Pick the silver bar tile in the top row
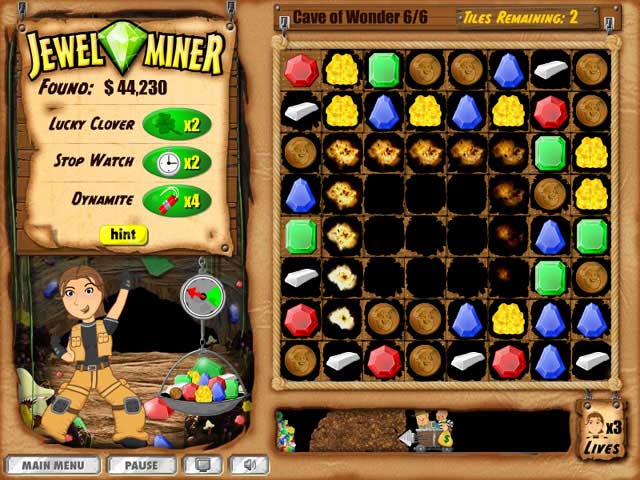Image resolution: width=640 pixels, height=480 pixels. [x=550, y=70]
